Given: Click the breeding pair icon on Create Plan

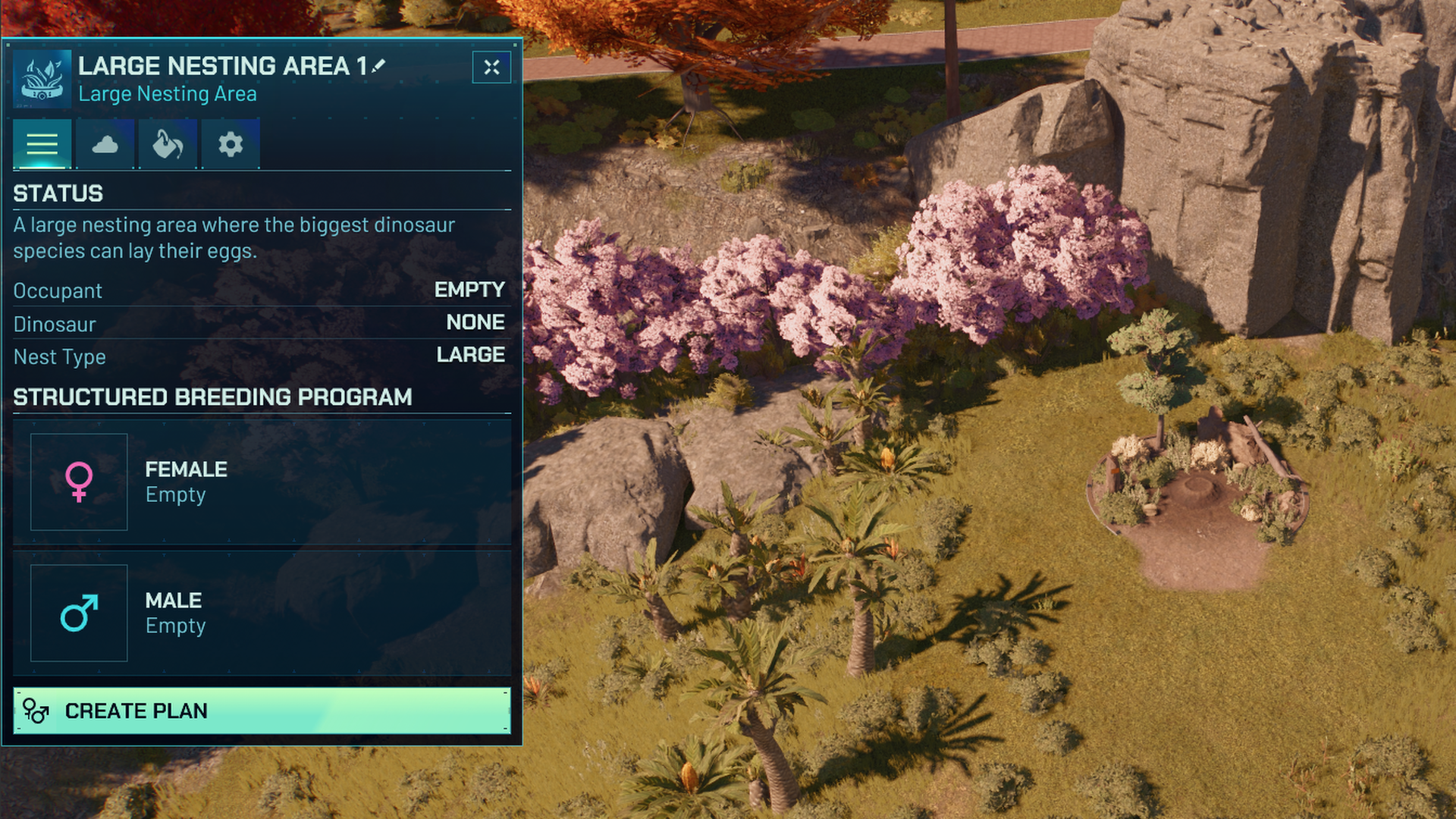Looking at the screenshot, I should [x=34, y=711].
